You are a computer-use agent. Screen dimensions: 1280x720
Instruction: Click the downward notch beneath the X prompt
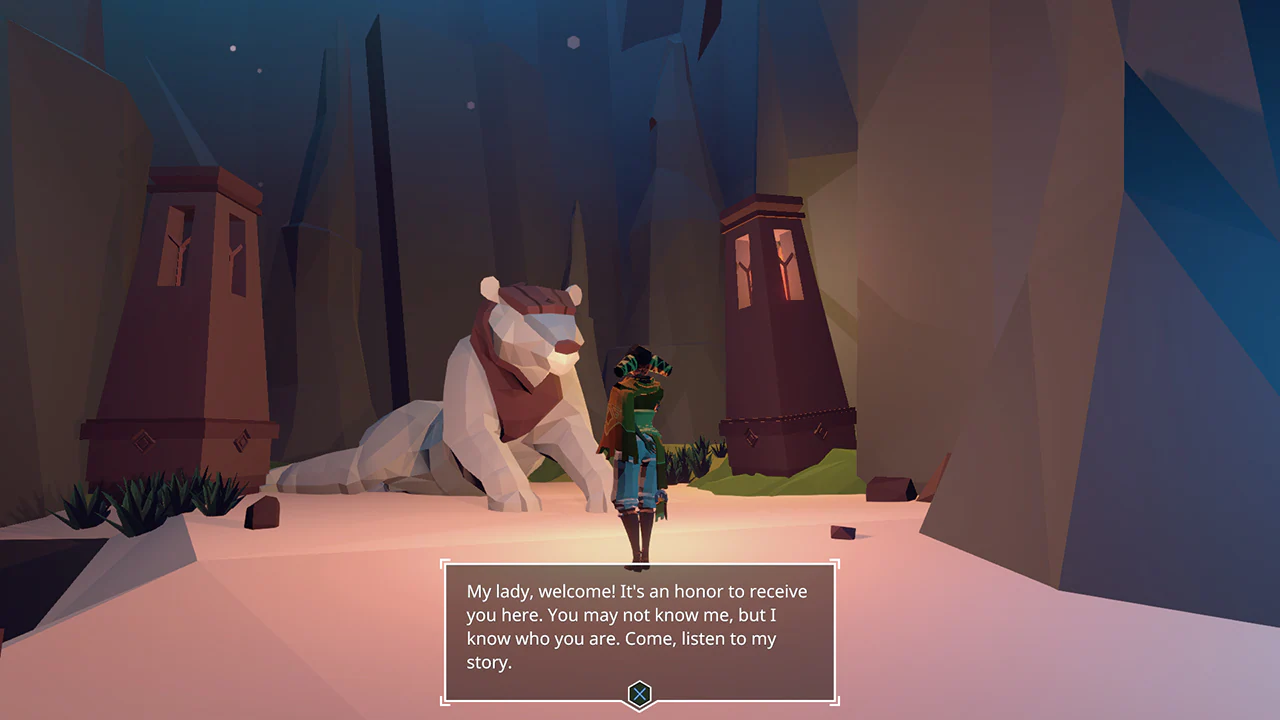(x=640, y=710)
